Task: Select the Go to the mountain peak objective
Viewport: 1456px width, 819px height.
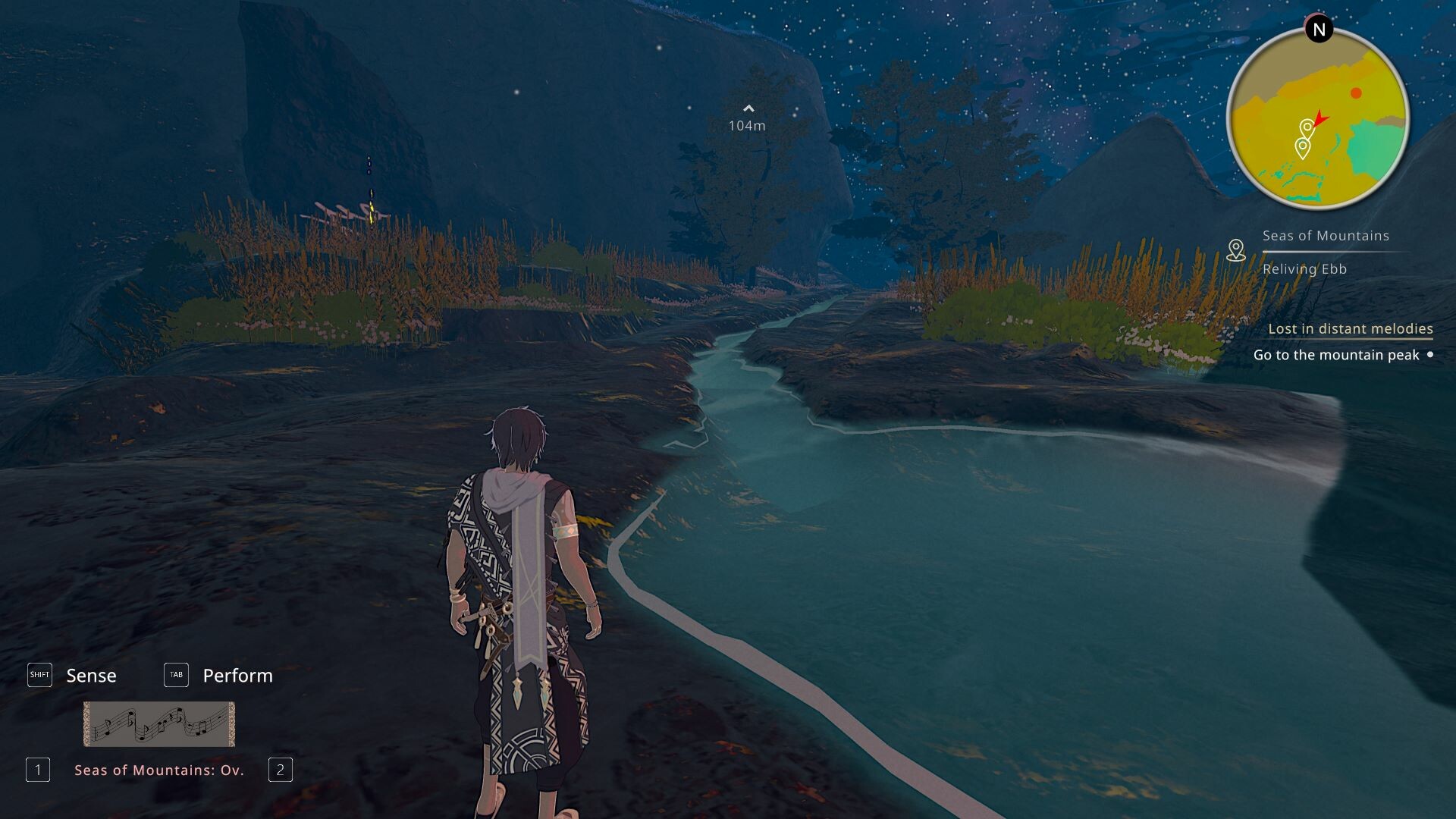Action: [1335, 355]
